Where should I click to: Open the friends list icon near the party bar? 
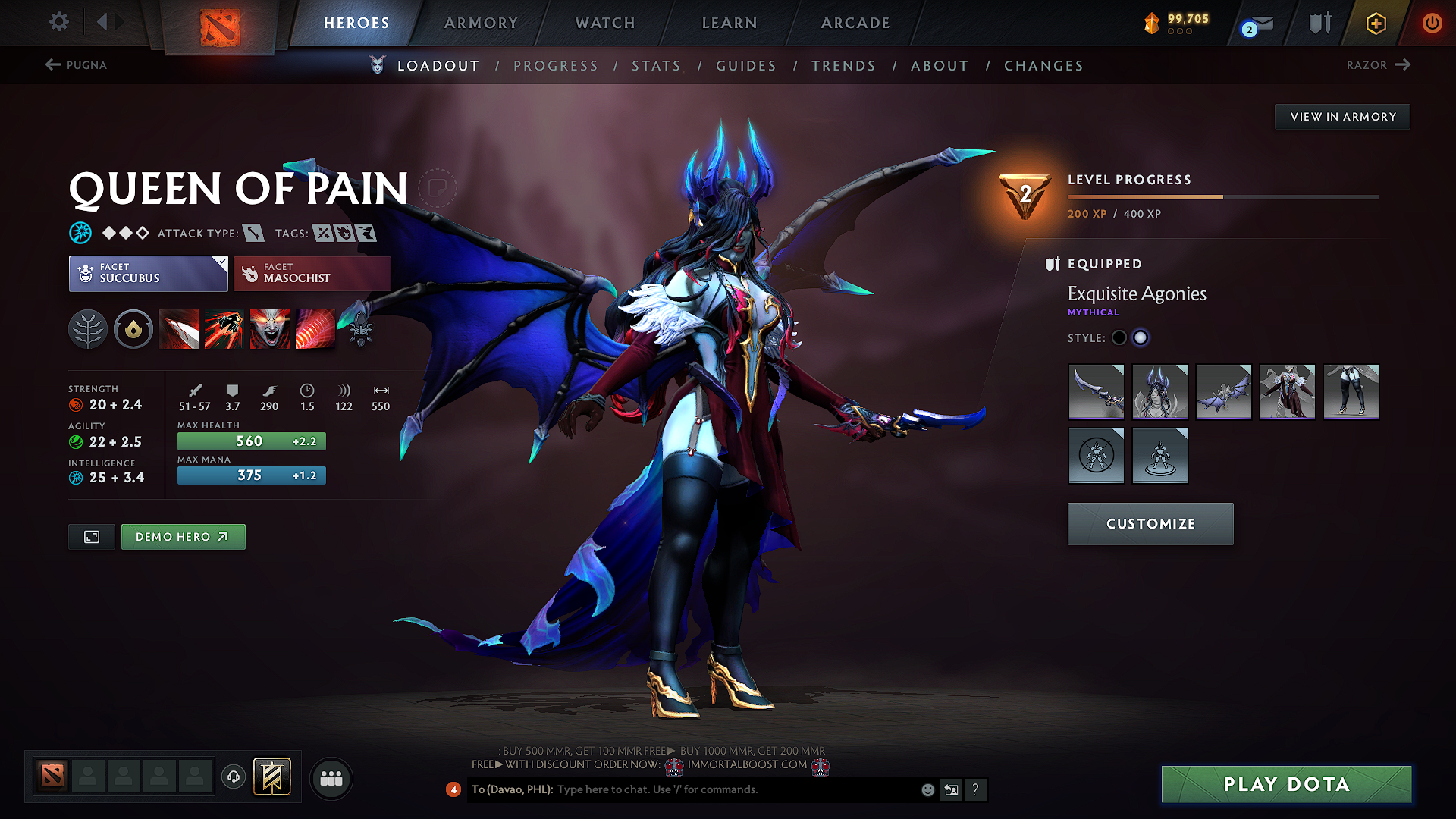331,778
